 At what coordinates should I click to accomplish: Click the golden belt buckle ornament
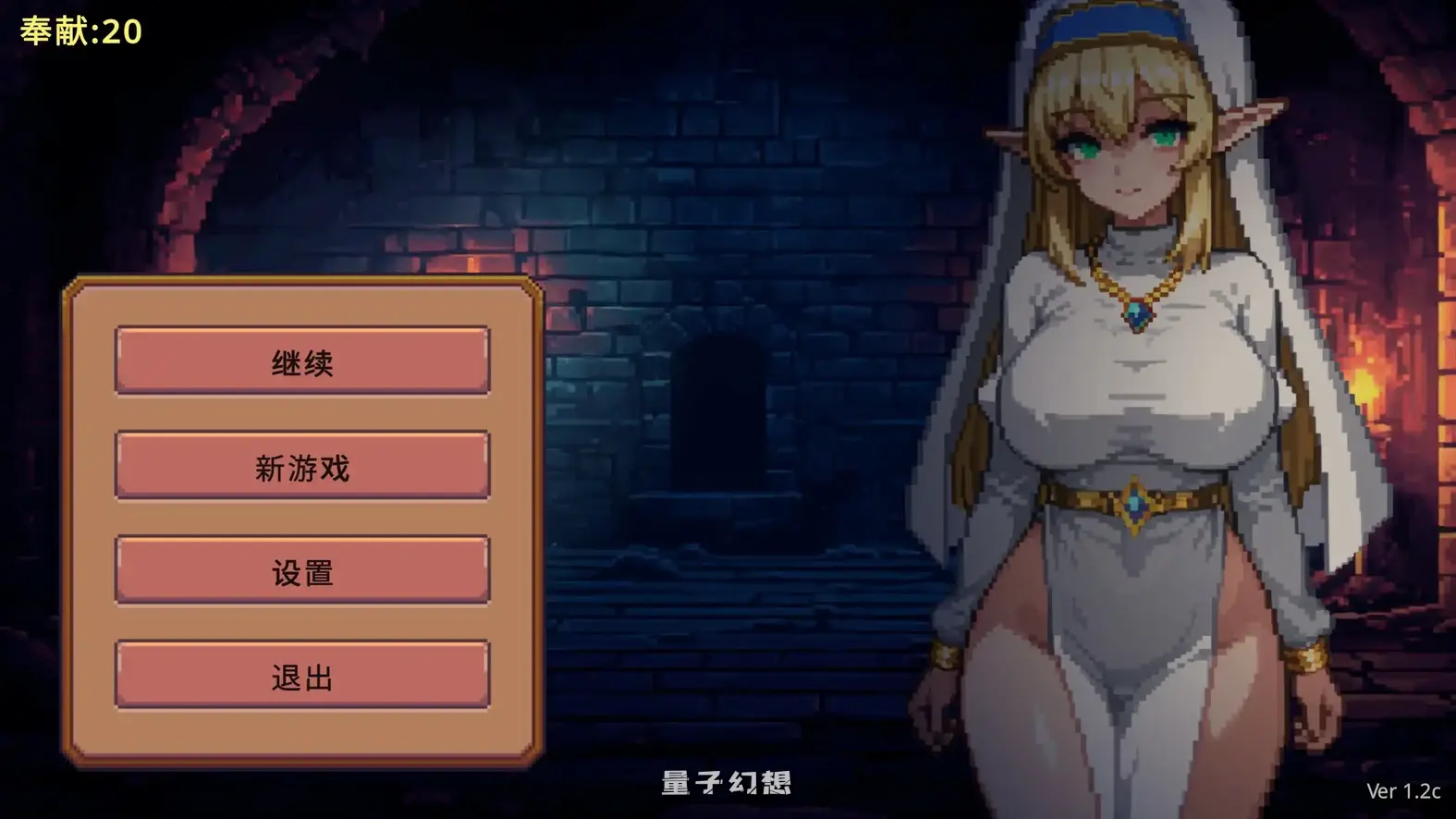(1137, 505)
